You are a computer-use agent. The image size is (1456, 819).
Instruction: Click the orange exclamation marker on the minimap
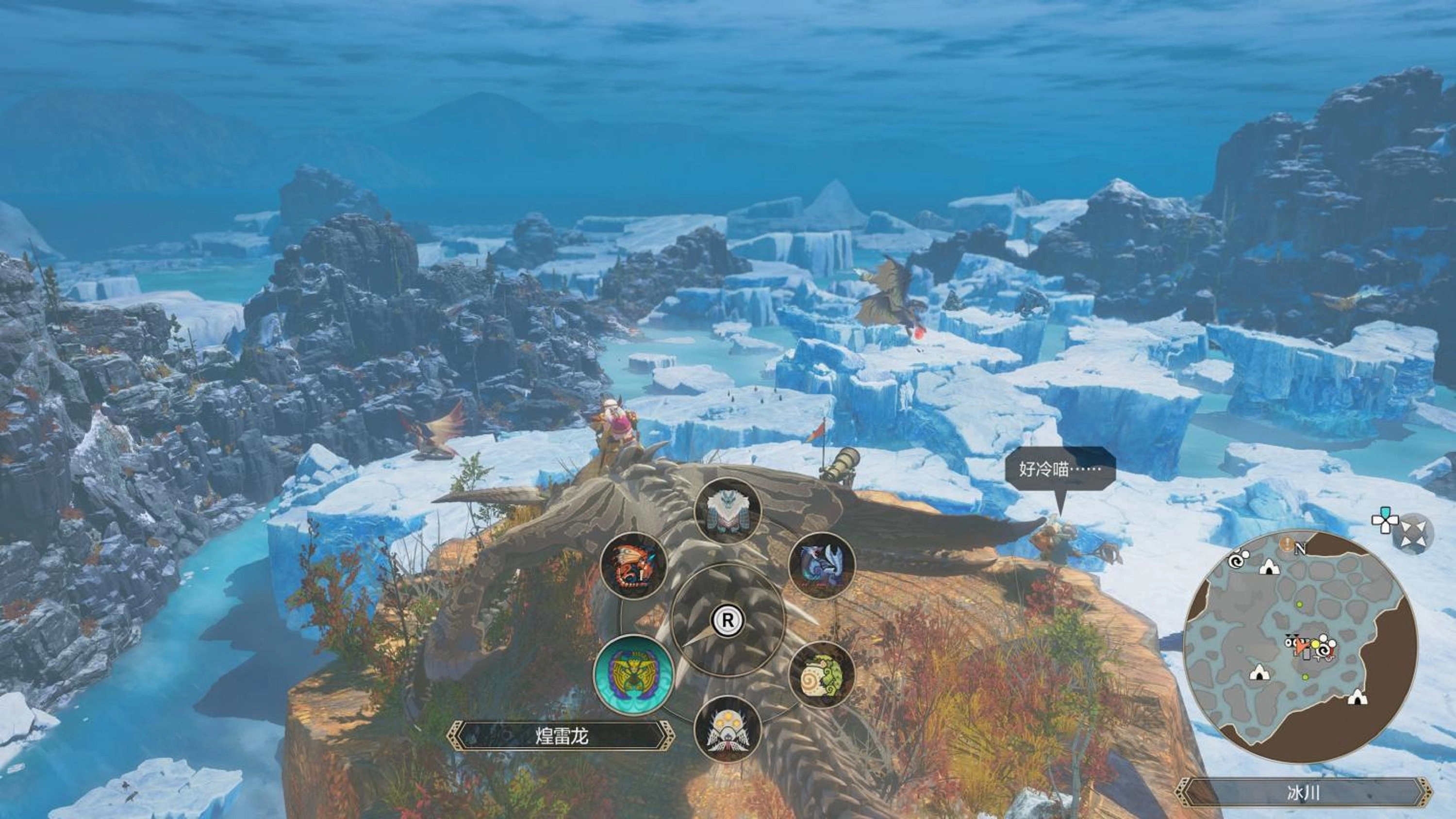[x=1287, y=544]
